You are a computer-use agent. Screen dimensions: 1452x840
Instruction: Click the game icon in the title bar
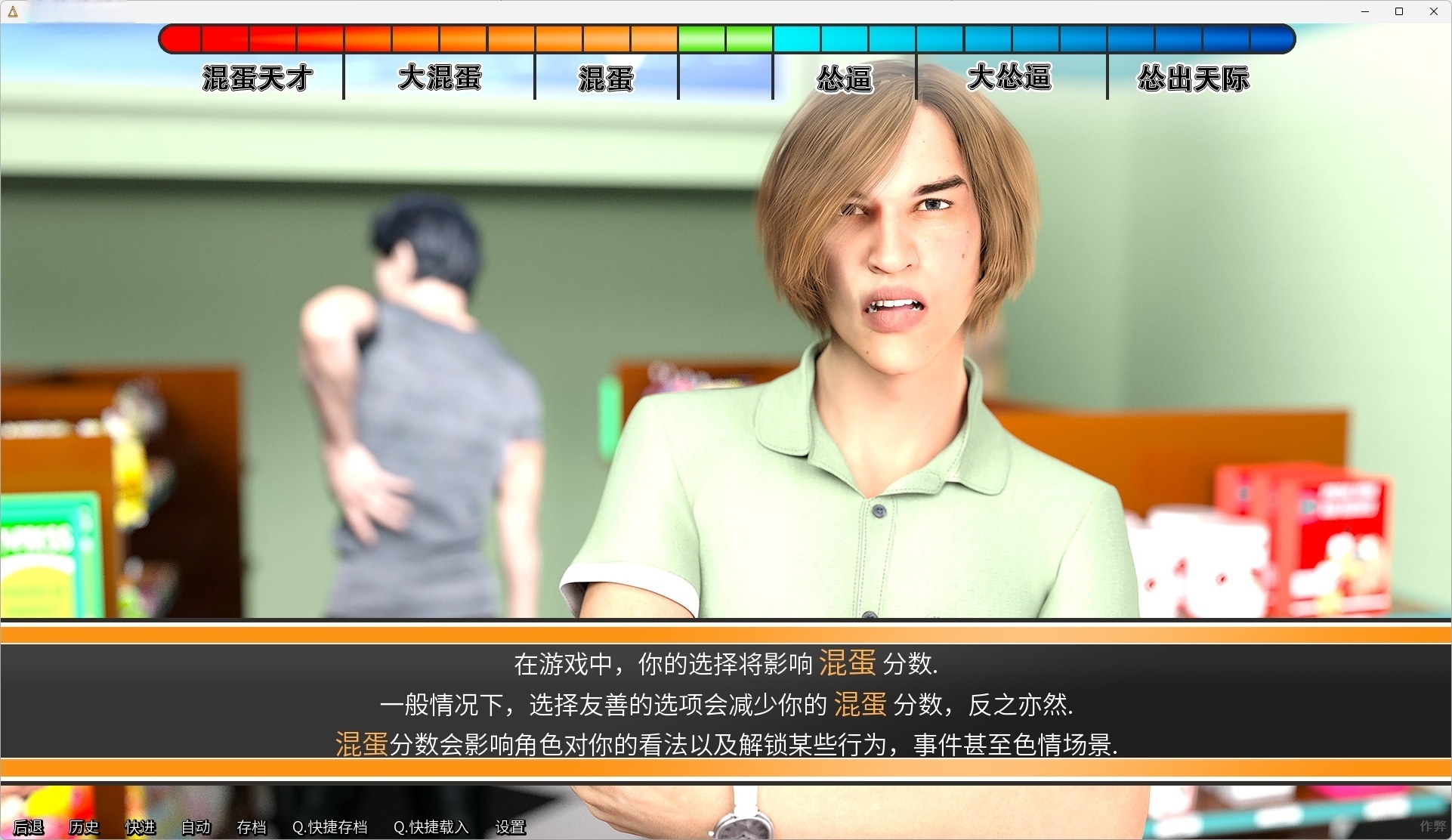(11, 11)
